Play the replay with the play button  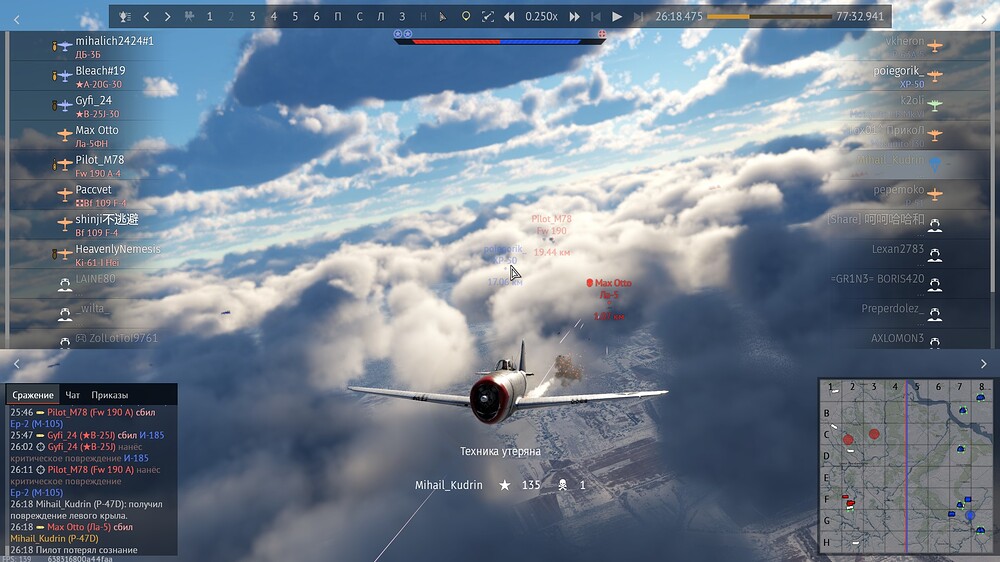click(x=617, y=17)
